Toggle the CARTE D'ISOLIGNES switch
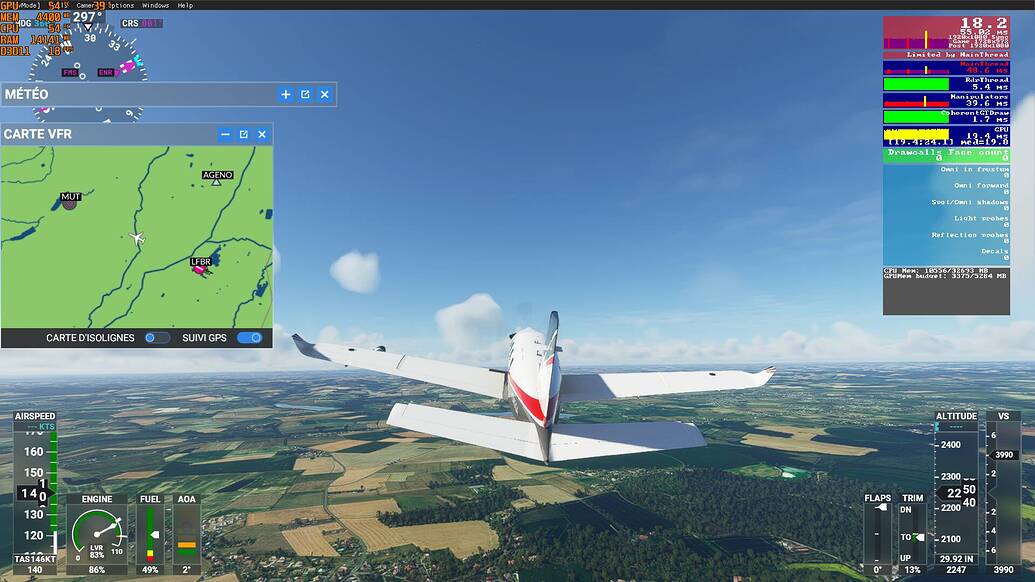1035x582 pixels. [156, 338]
